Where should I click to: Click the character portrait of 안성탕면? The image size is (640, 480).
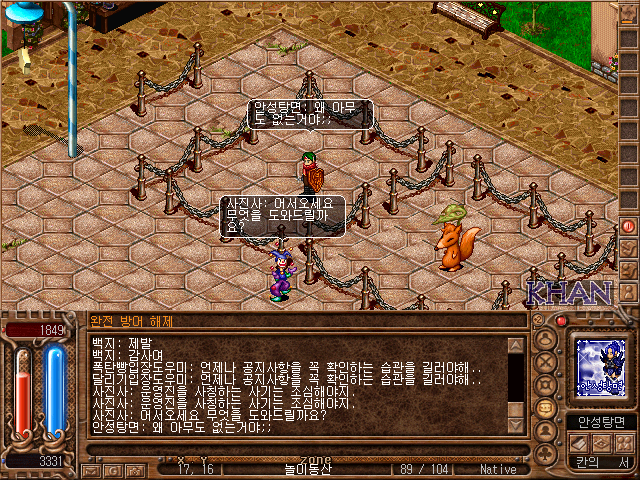click(x=601, y=367)
